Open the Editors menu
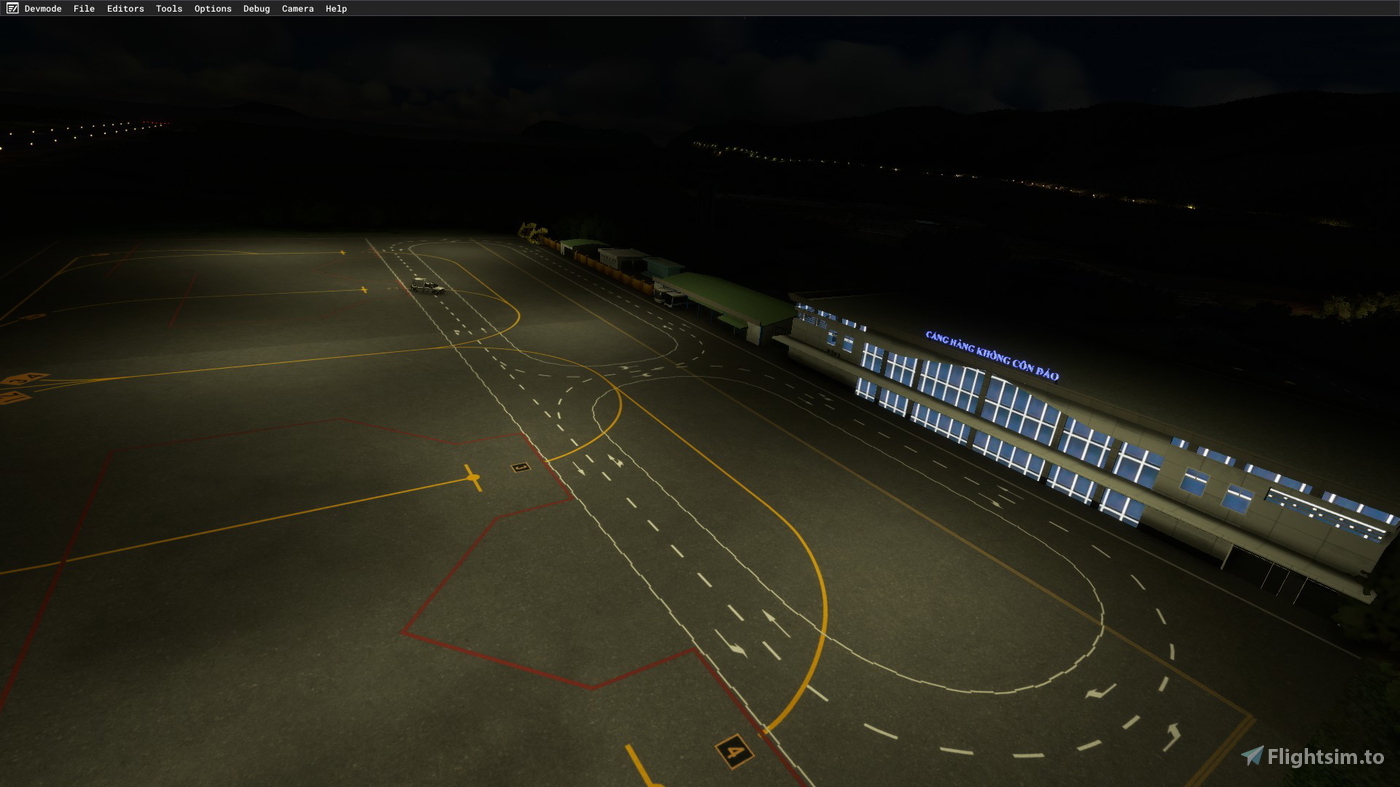 tap(125, 8)
